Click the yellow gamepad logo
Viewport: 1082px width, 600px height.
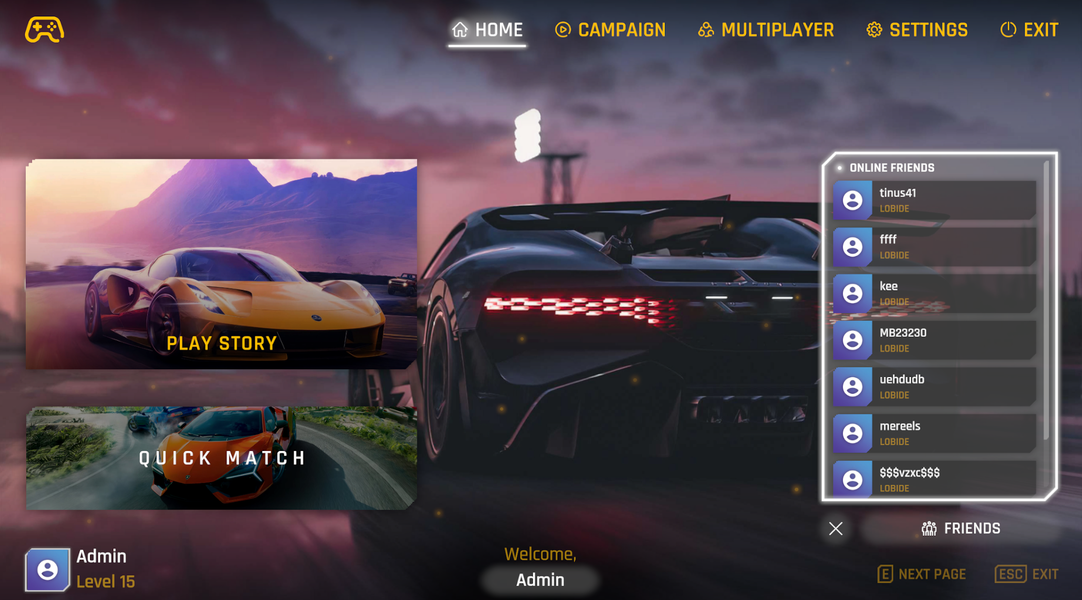click(44, 30)
